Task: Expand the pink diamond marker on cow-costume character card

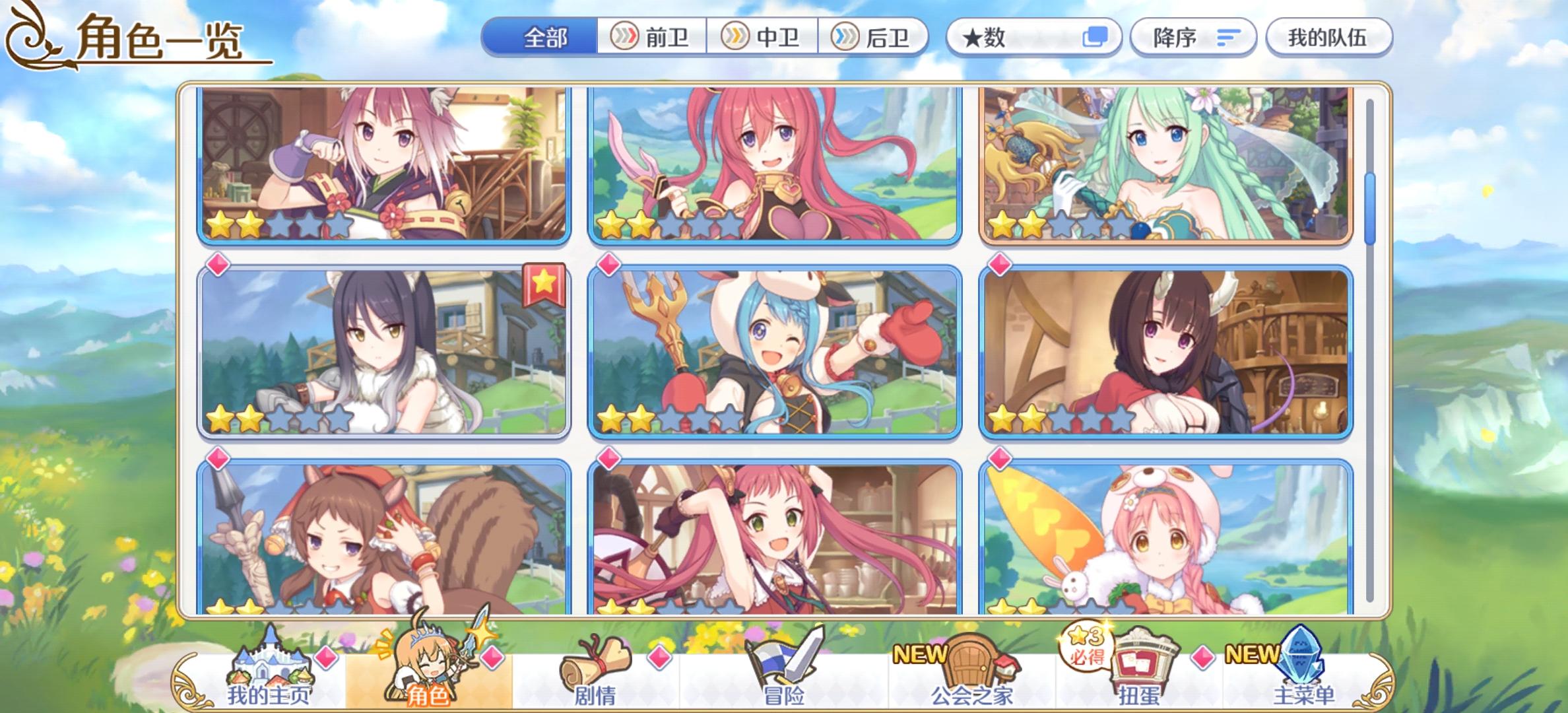Action: coord(608,263)
